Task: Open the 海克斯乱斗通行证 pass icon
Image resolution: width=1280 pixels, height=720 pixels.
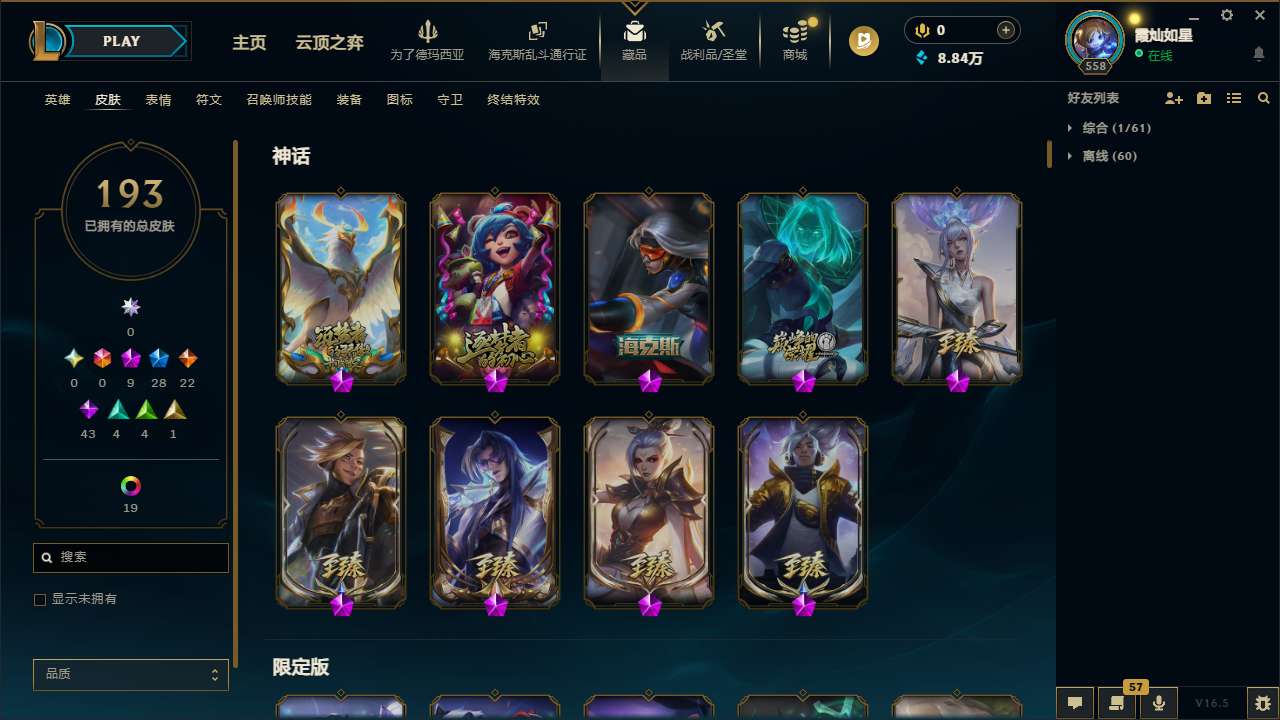Action: tap(537, 33)
